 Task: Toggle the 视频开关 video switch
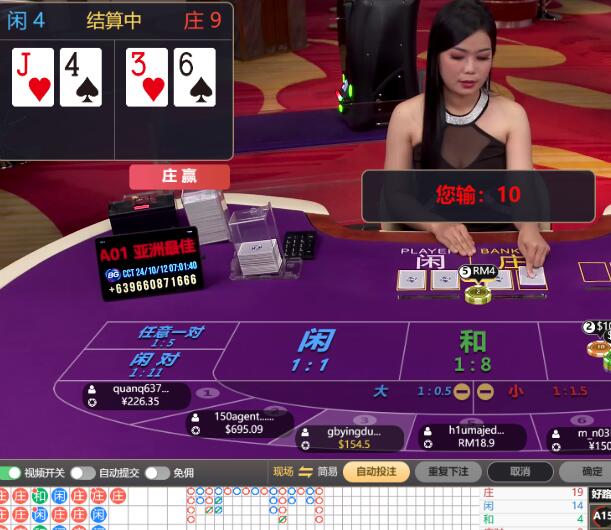coord(10,472)
